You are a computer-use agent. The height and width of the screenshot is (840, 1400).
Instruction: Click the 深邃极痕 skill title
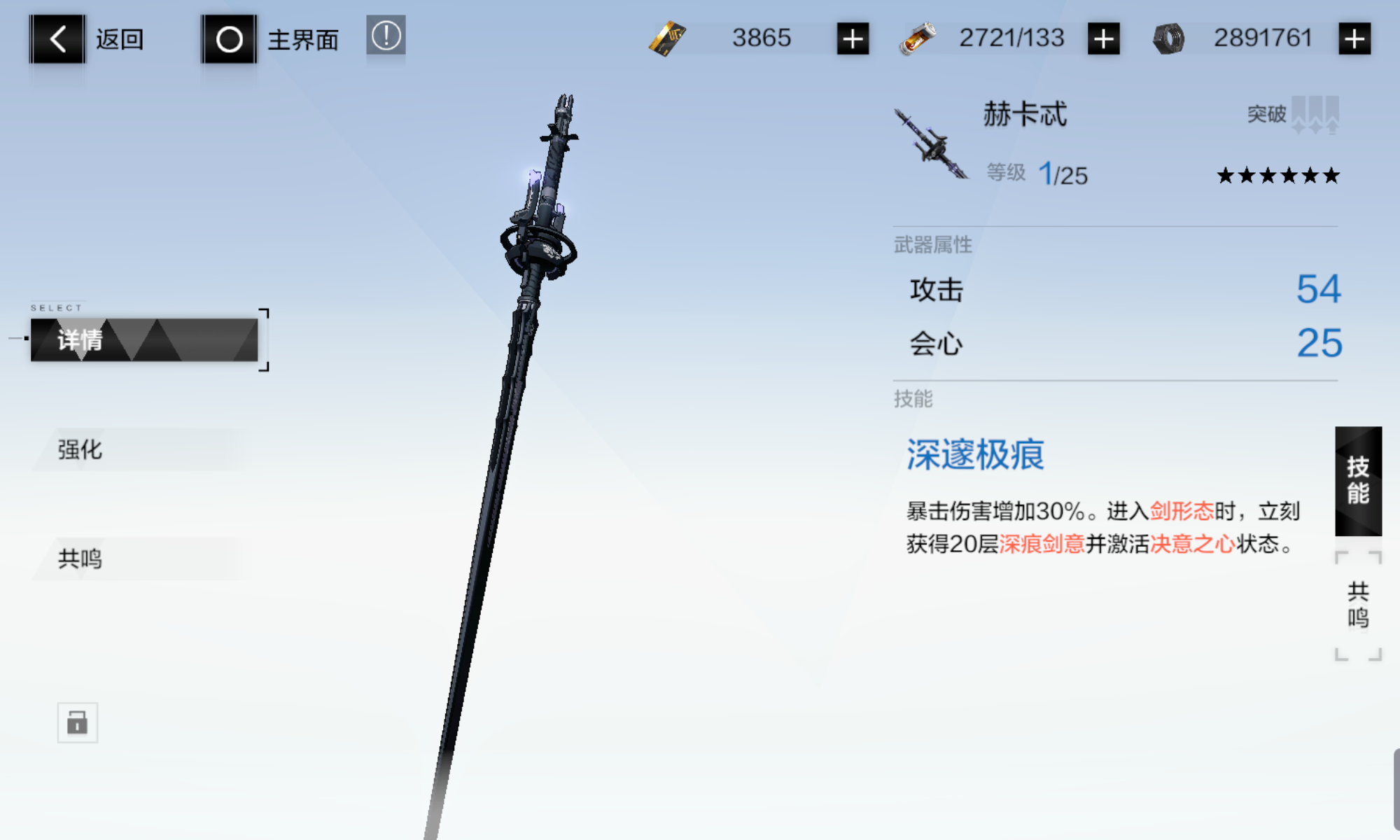coord(974,455)
